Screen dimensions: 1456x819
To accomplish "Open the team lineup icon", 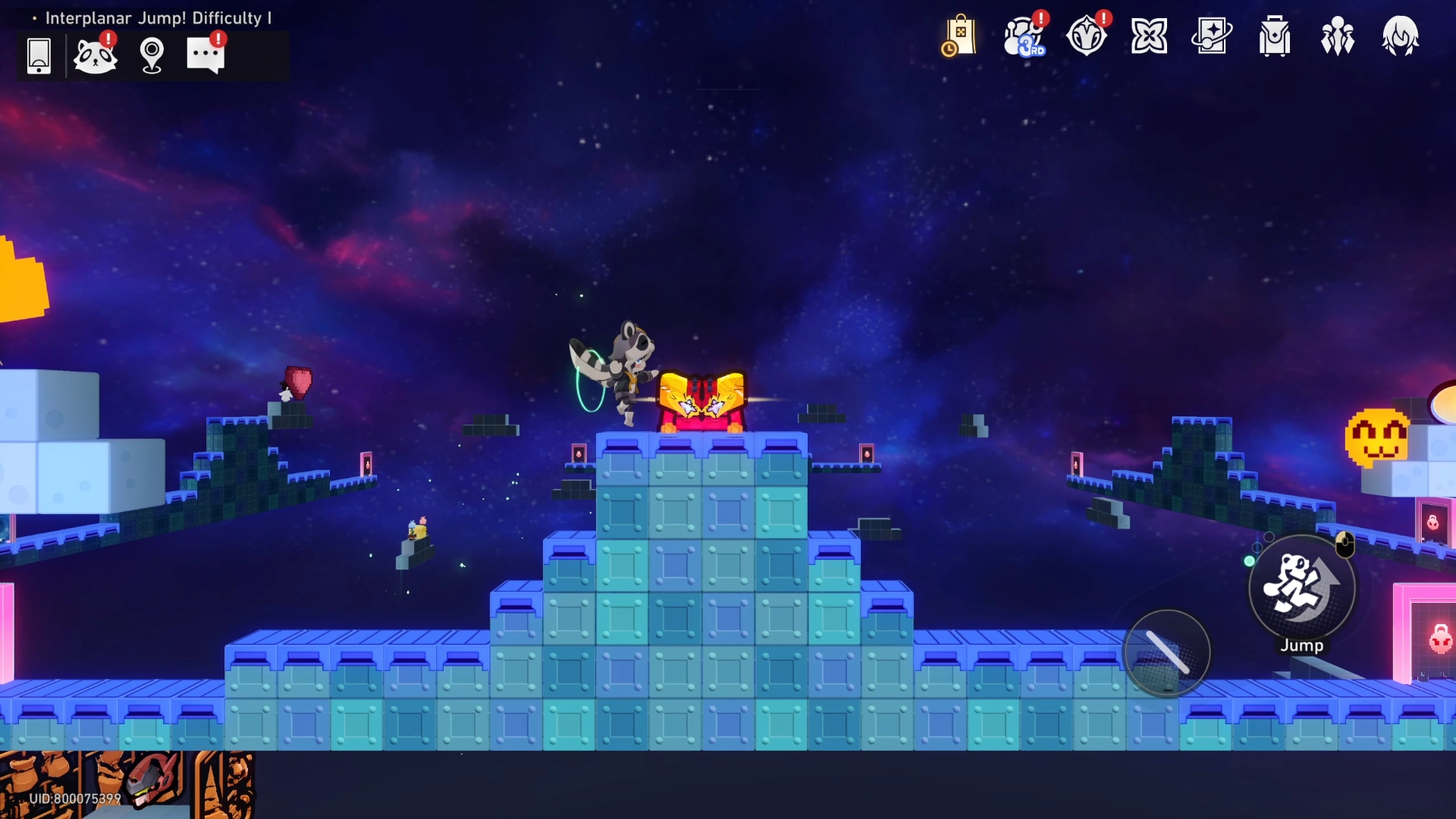I will click(x=1337, y=36).
